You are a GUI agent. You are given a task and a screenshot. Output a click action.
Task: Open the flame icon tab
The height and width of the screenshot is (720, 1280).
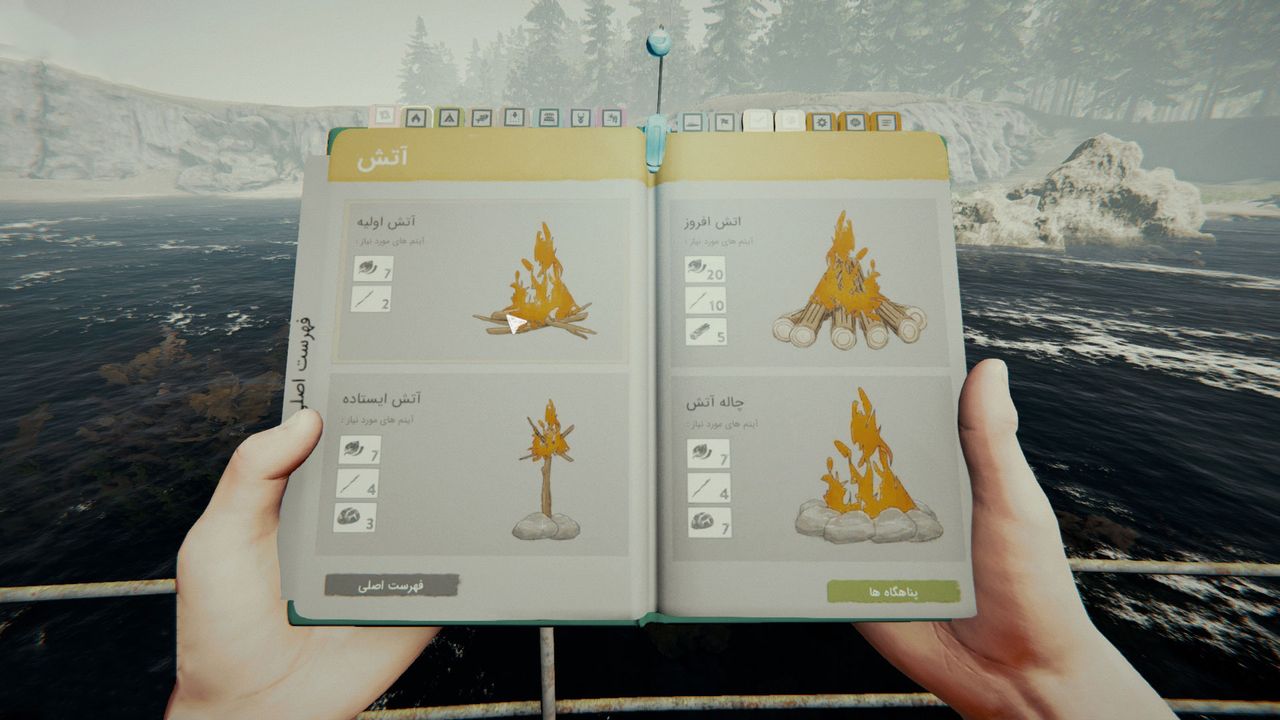click(416, 118)
